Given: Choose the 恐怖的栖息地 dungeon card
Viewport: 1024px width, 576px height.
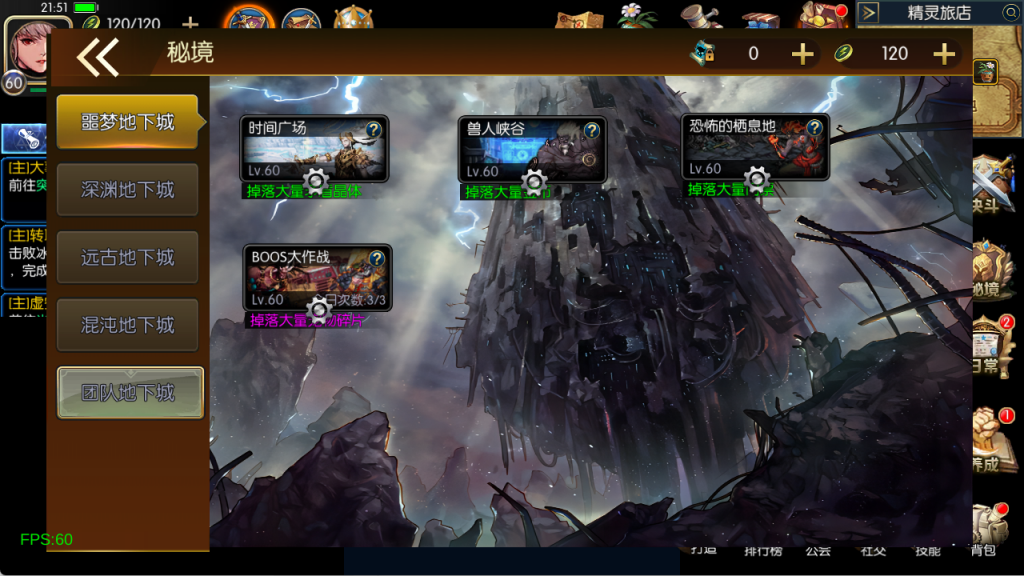Looking at the screenshot, I should pos(745,150).
